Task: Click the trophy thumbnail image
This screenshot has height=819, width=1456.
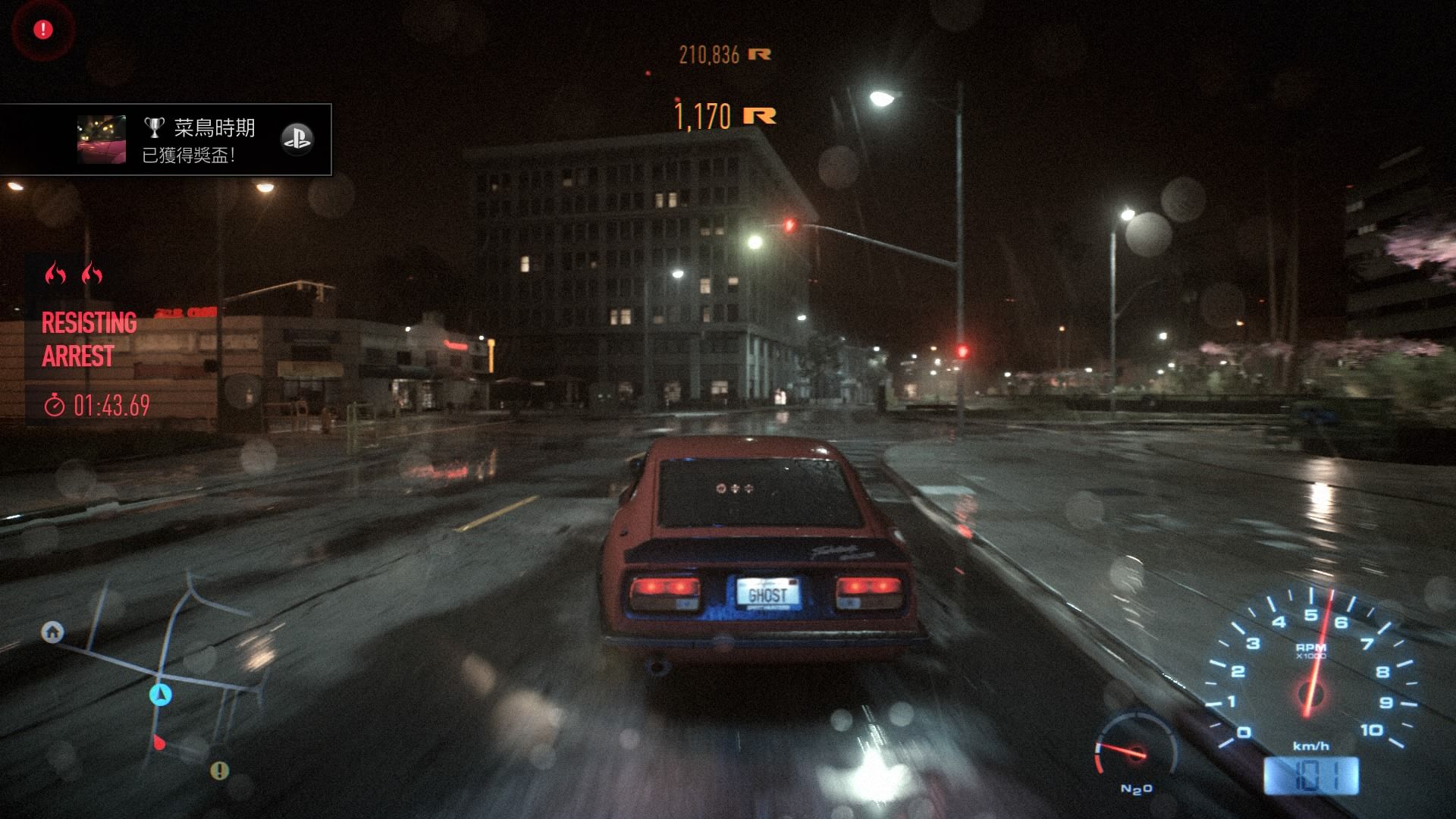Action: tap(102, 140)
